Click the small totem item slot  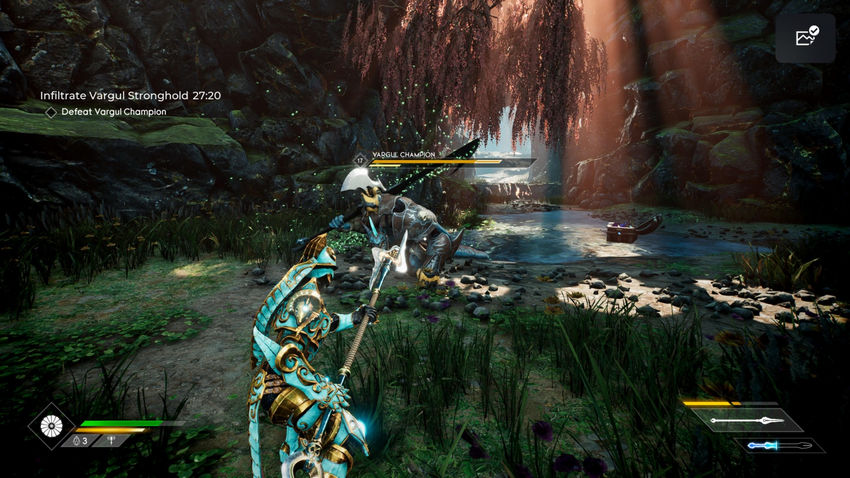point(111,441)
